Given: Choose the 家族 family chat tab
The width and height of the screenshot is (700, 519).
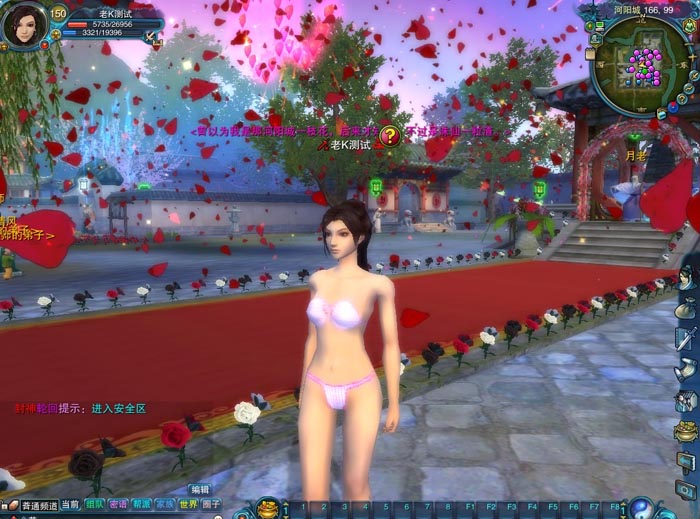Looking at the screenshot, I should (164, 505).
